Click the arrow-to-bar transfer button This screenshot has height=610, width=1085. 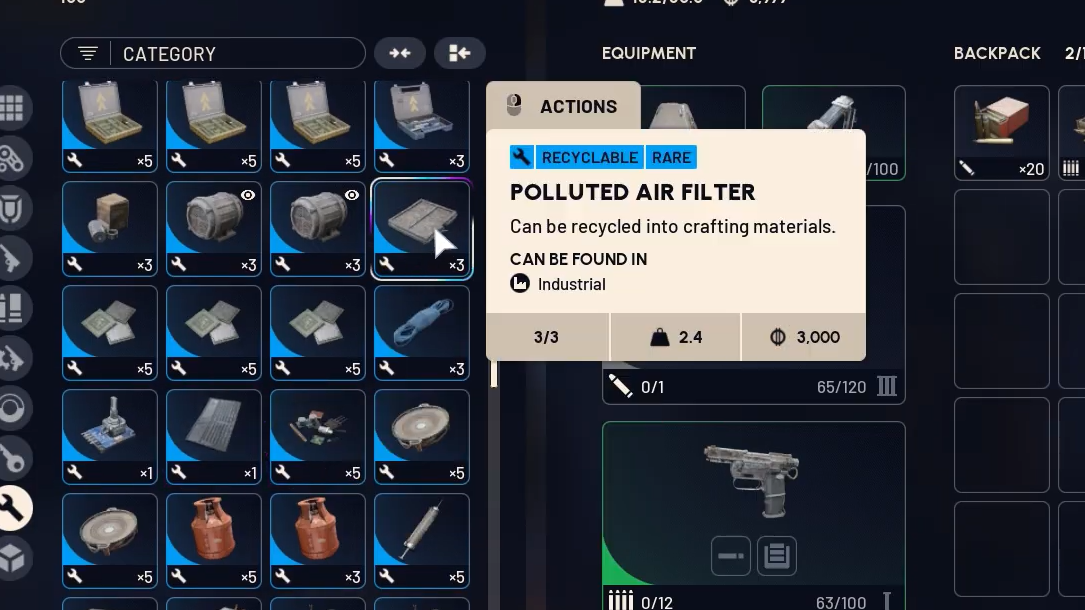tap(460, 54)
